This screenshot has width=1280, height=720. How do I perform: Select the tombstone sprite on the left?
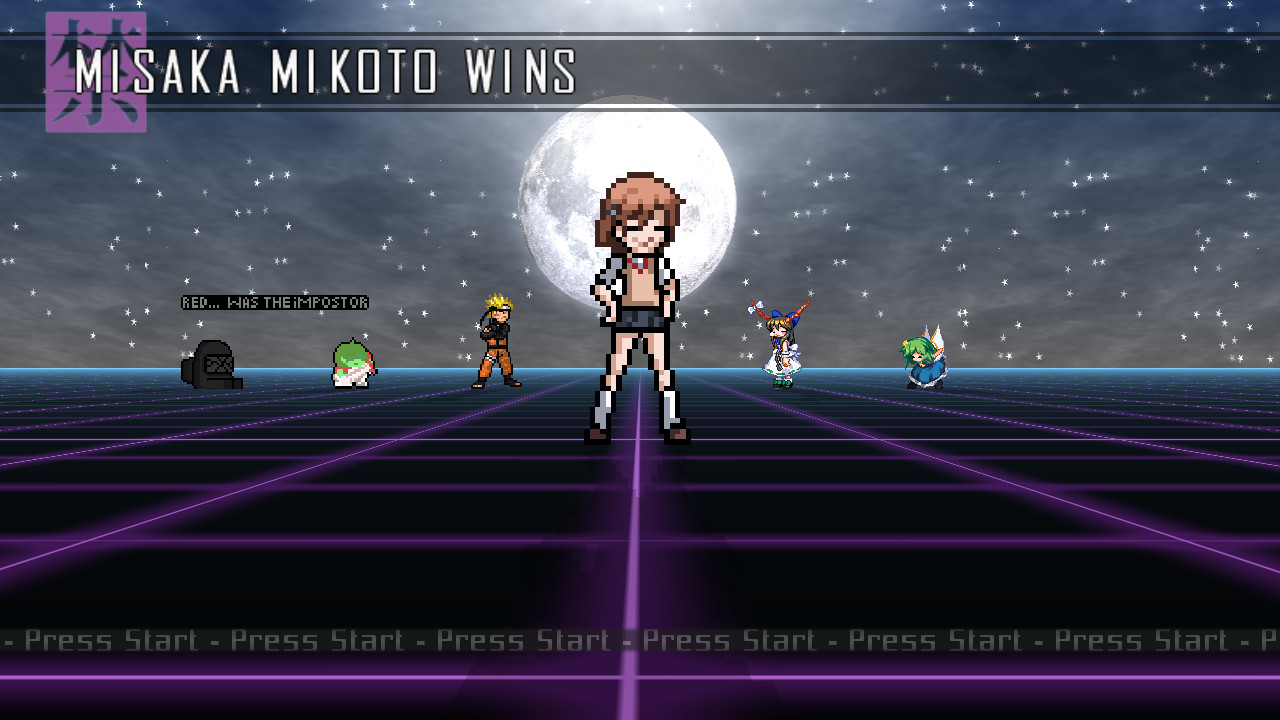[x=212, y=365]
